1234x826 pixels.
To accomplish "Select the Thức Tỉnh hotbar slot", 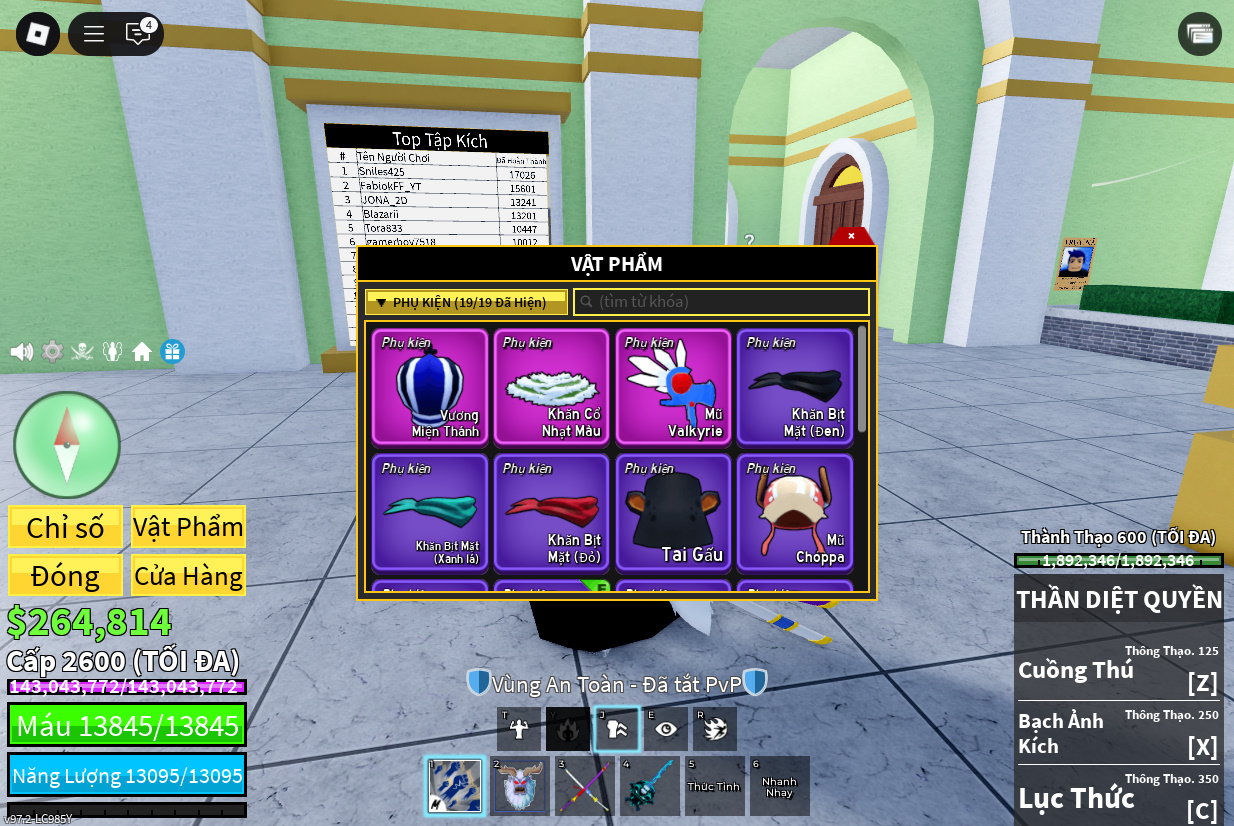I will tap(714, 786).
